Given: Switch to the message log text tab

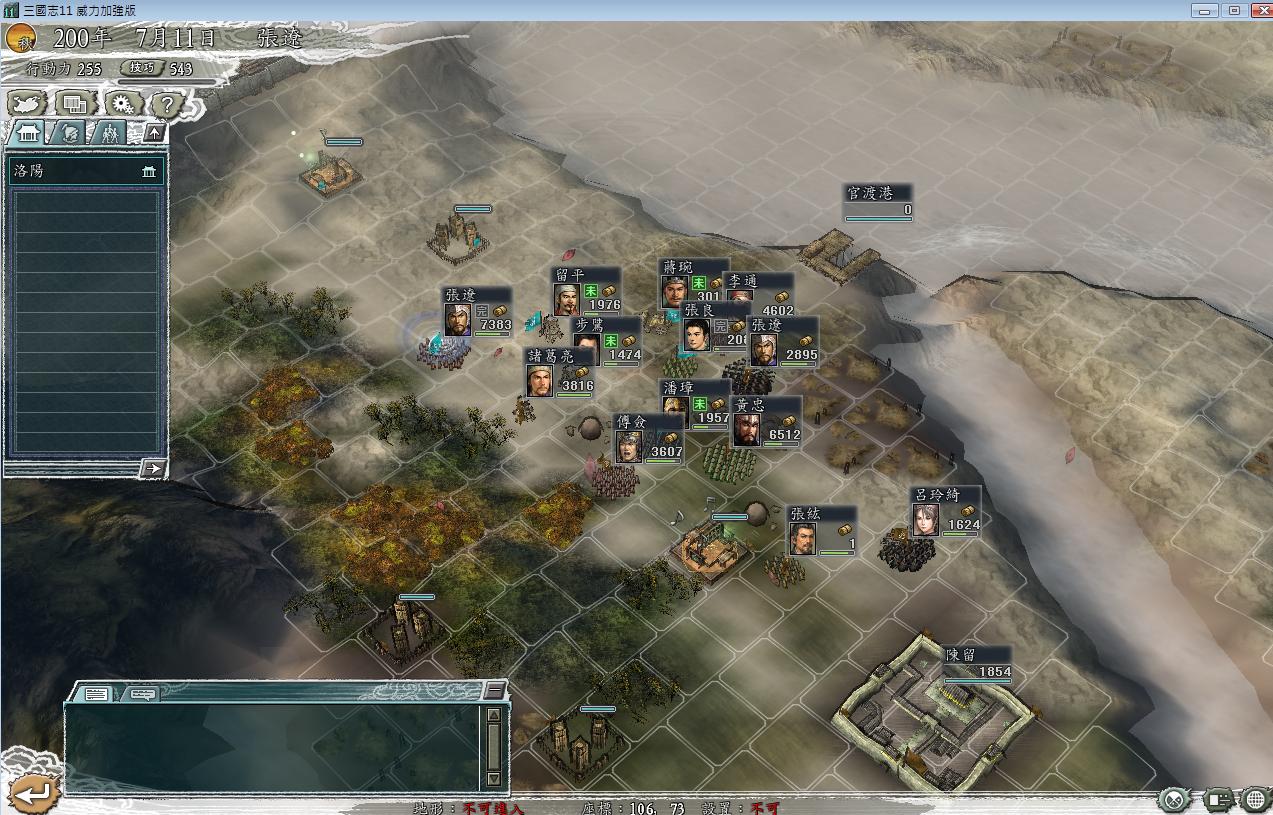Looking at the screenshot, I should click(x=97, y=693).
